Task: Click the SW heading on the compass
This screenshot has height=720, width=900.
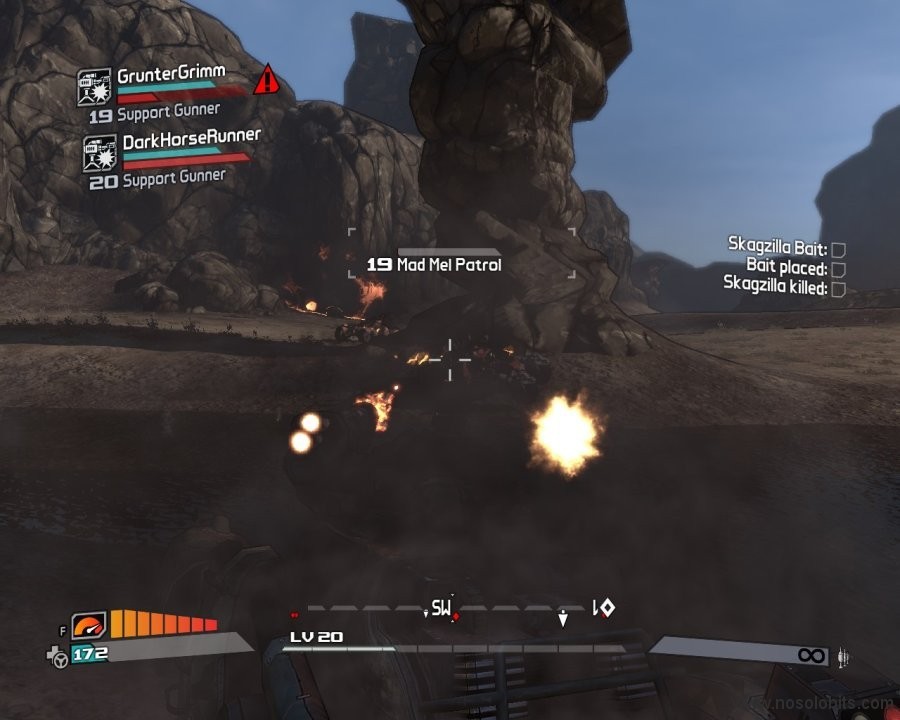Action: pyautogui.click(x=441, y=607)
